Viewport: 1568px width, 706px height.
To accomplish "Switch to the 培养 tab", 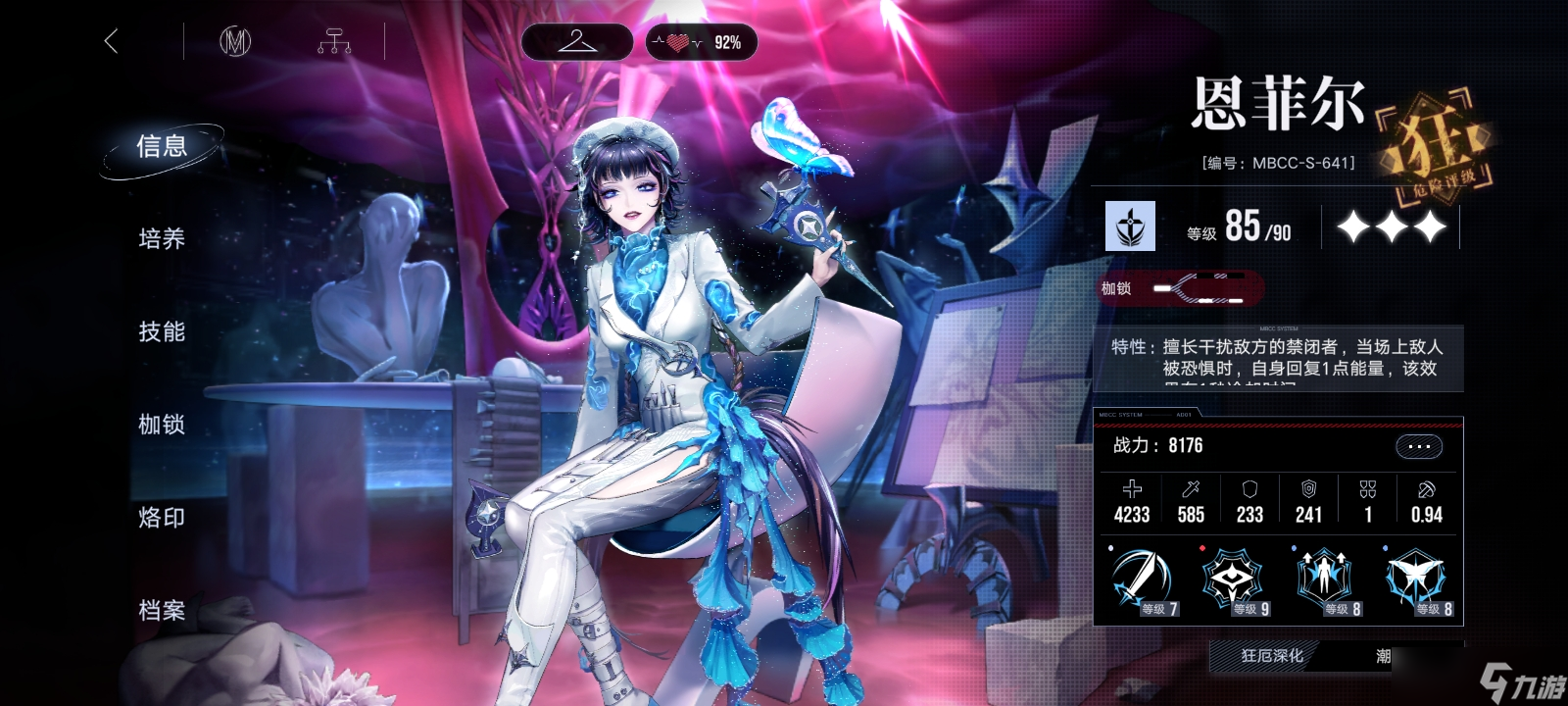I will click(x=162, y=239).
